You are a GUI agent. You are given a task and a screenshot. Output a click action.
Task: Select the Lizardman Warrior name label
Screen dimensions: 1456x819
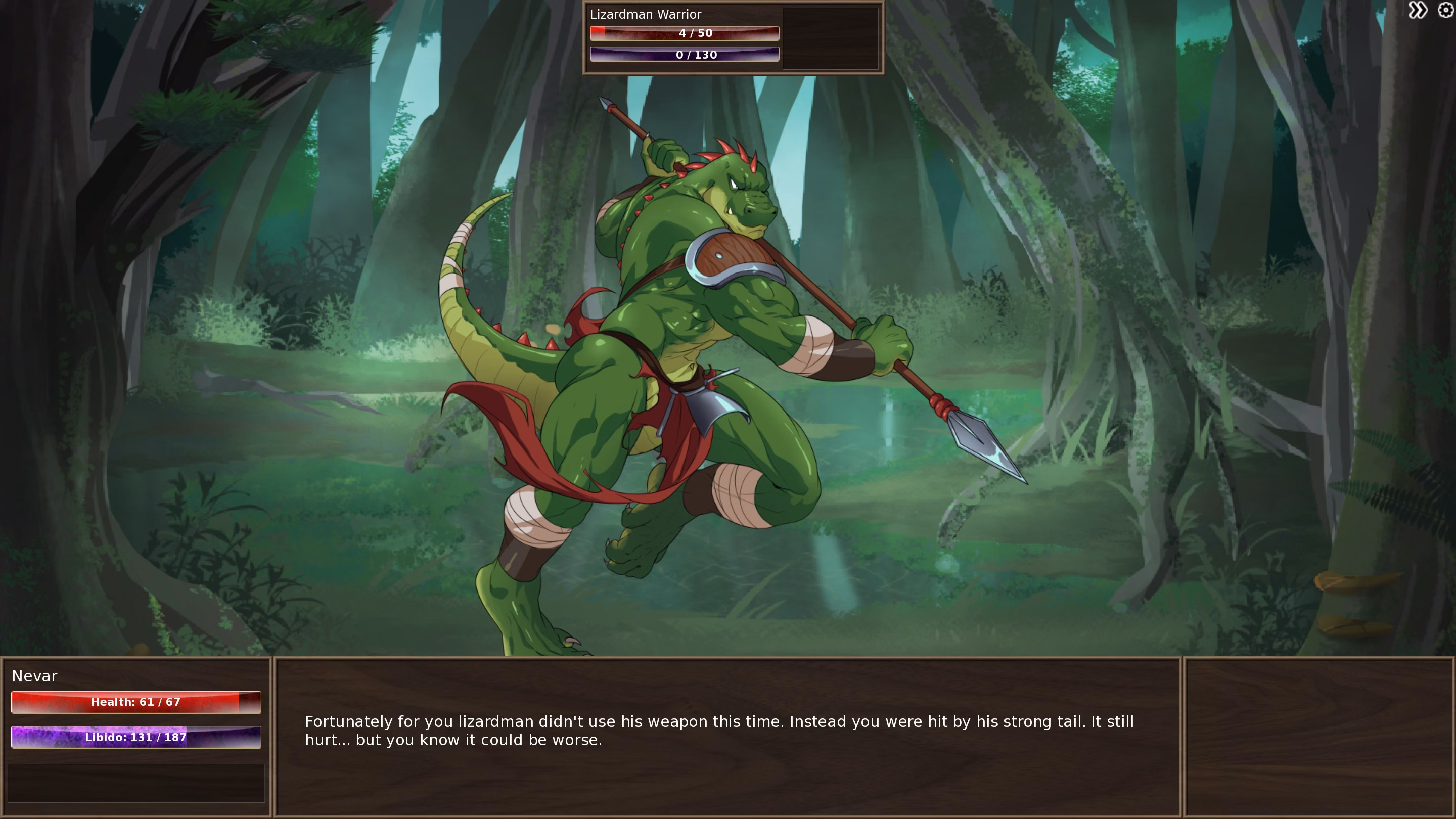pos(646,14)
